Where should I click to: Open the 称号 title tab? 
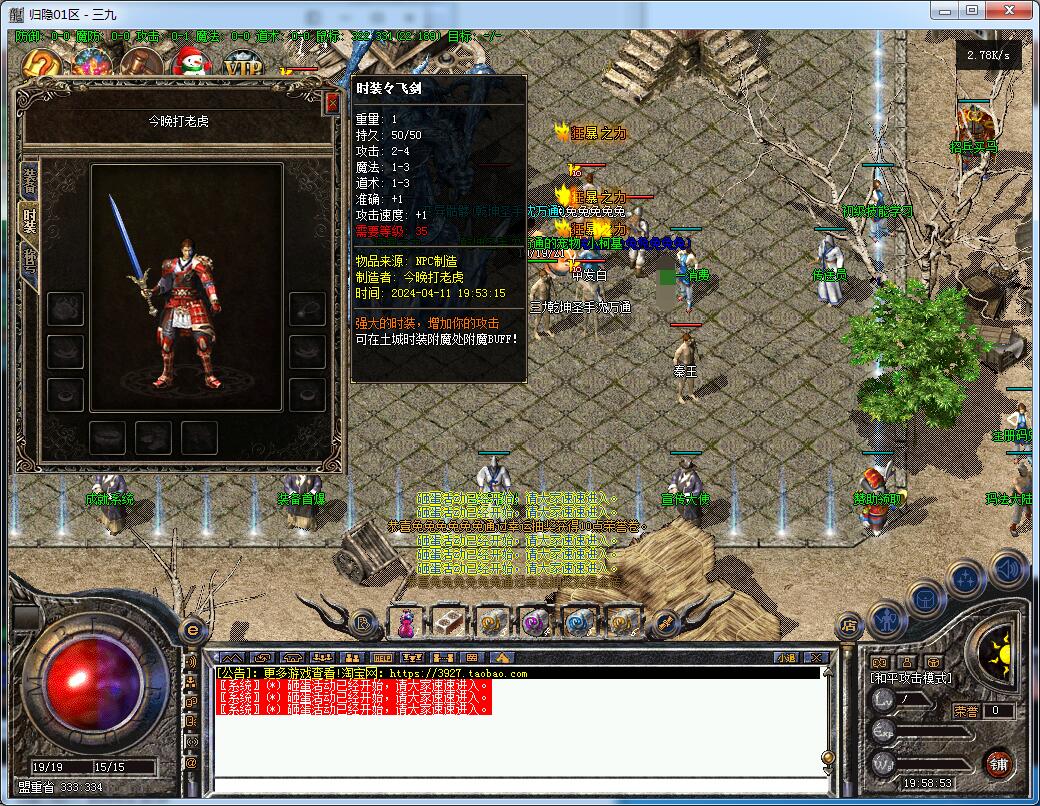29,263
